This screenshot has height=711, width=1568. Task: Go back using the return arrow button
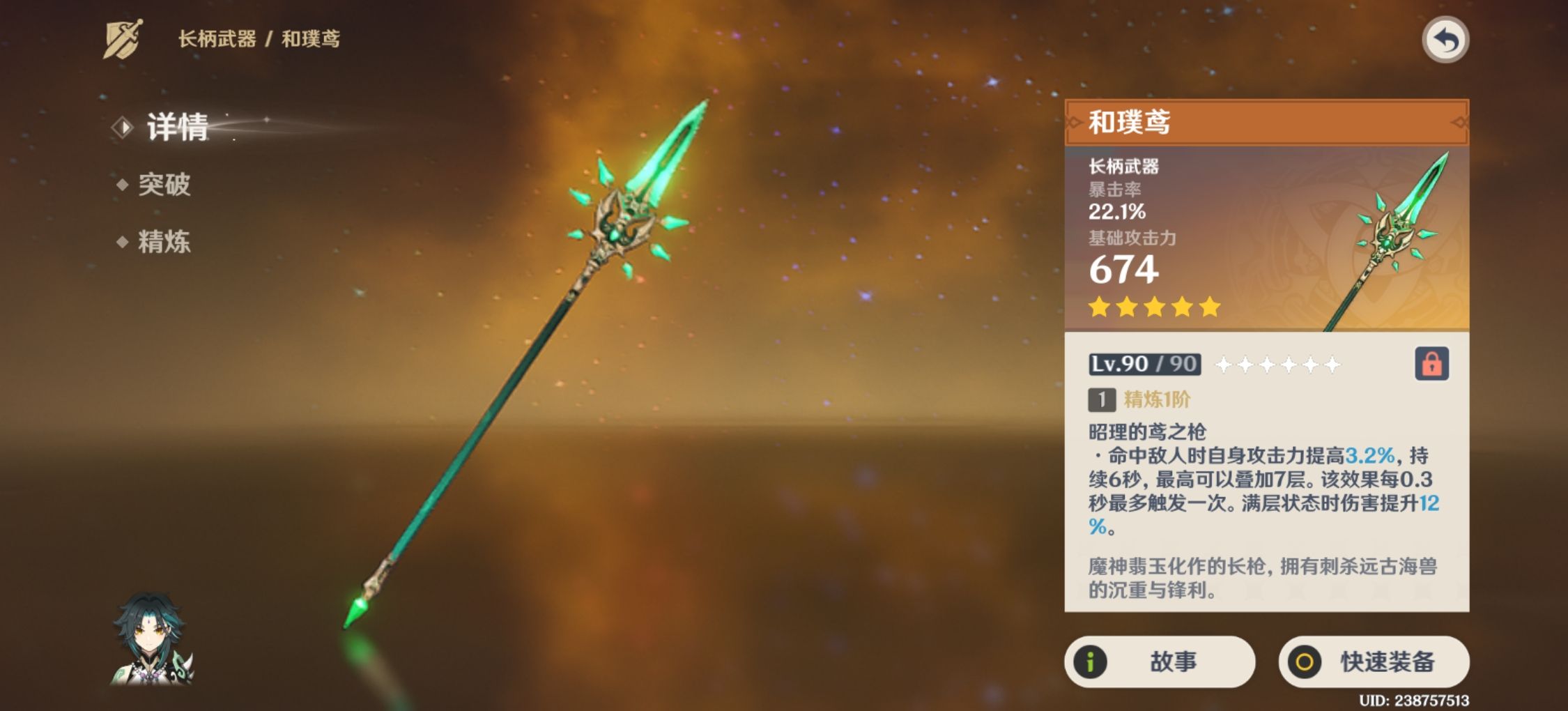[x=1445, y=40]
